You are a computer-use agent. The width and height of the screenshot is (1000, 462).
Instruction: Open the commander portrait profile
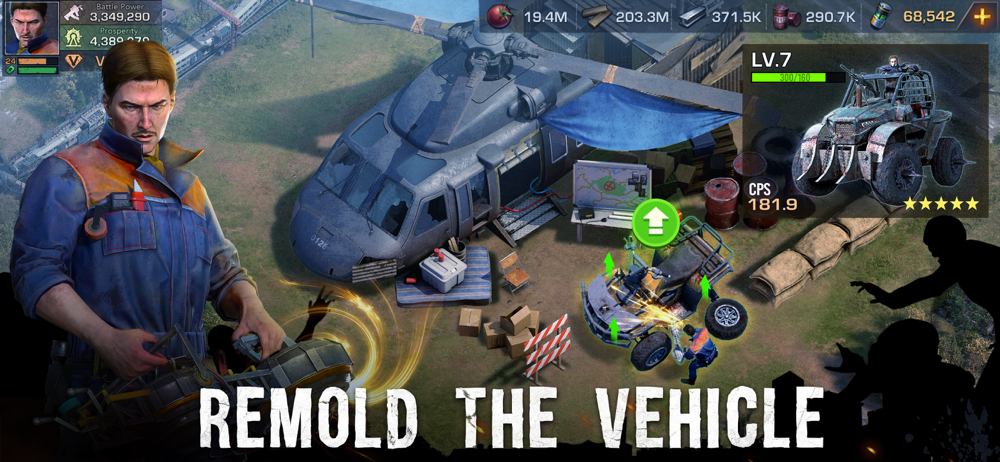click(32, 27)
